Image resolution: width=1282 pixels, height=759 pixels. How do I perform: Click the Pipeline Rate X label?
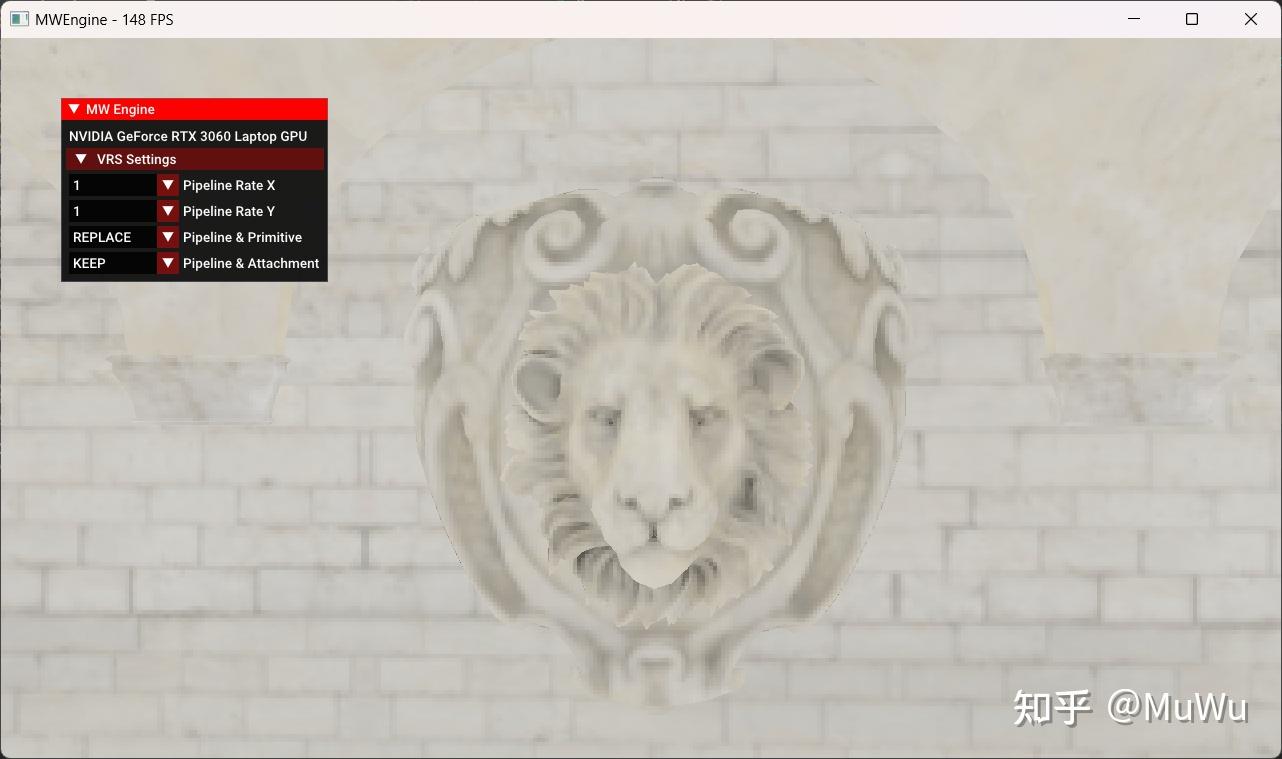(x=230, y=185)
